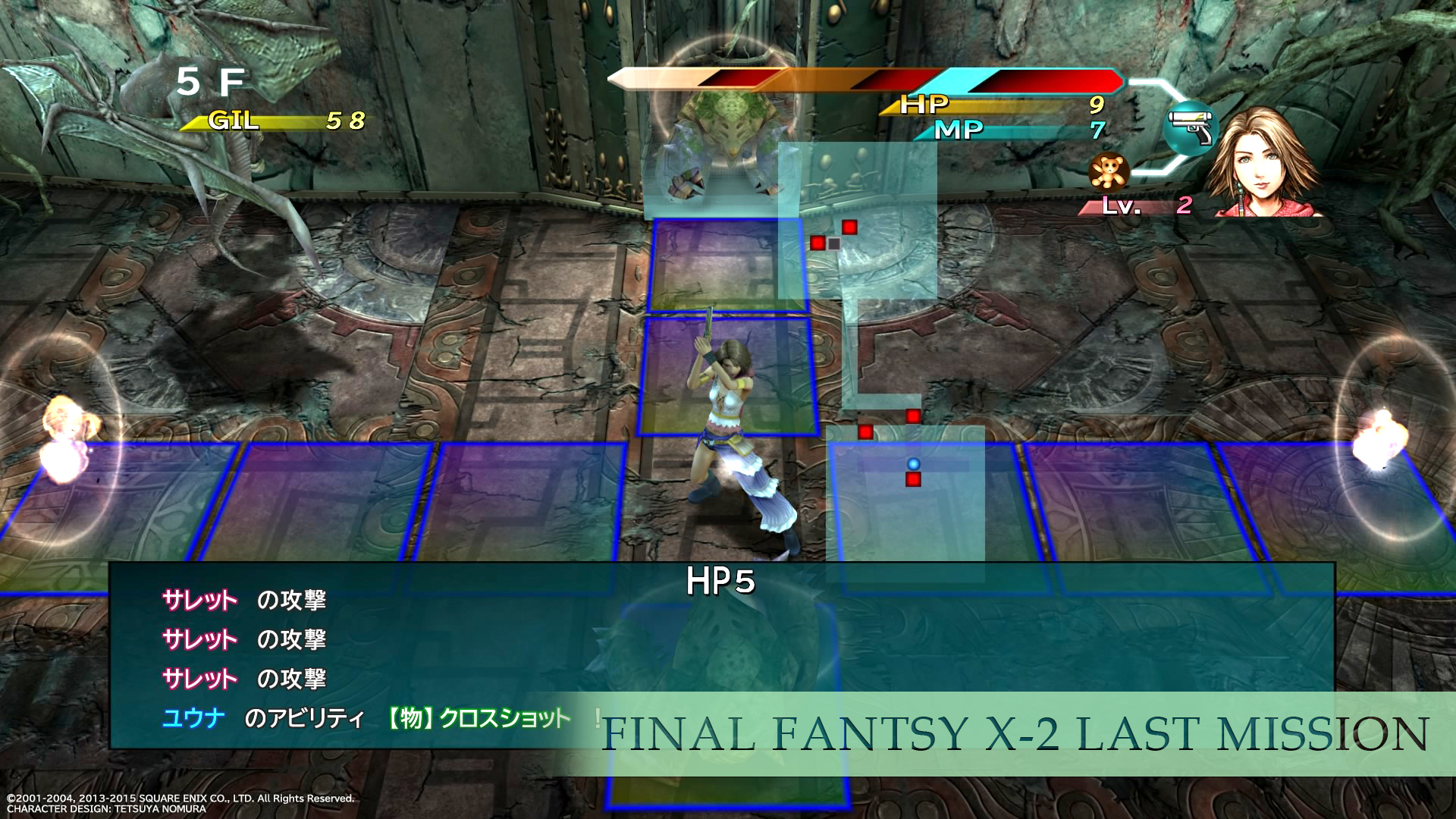Expand the HP5 damage popup

[719, 582]
